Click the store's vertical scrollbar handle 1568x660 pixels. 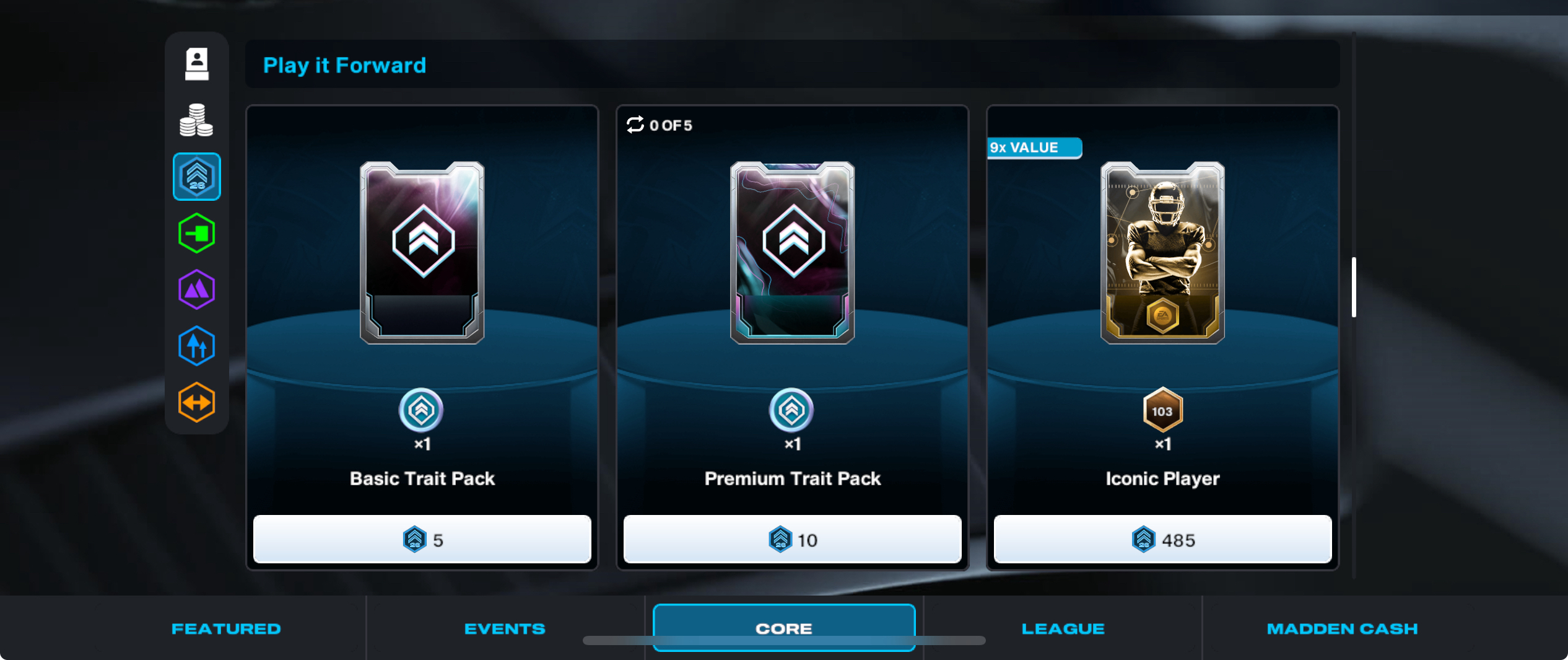[x=1354, y=287]
